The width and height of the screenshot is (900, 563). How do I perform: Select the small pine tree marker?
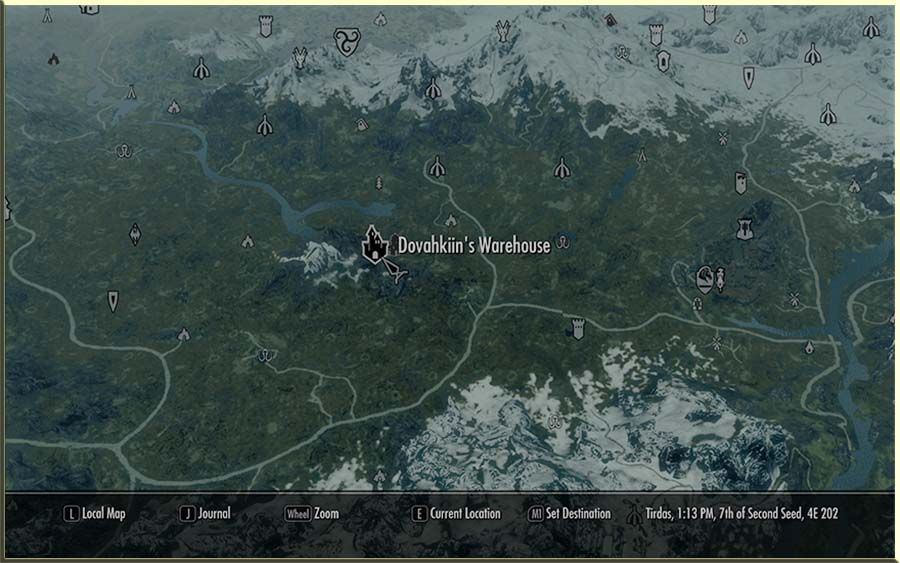[379, 184]
